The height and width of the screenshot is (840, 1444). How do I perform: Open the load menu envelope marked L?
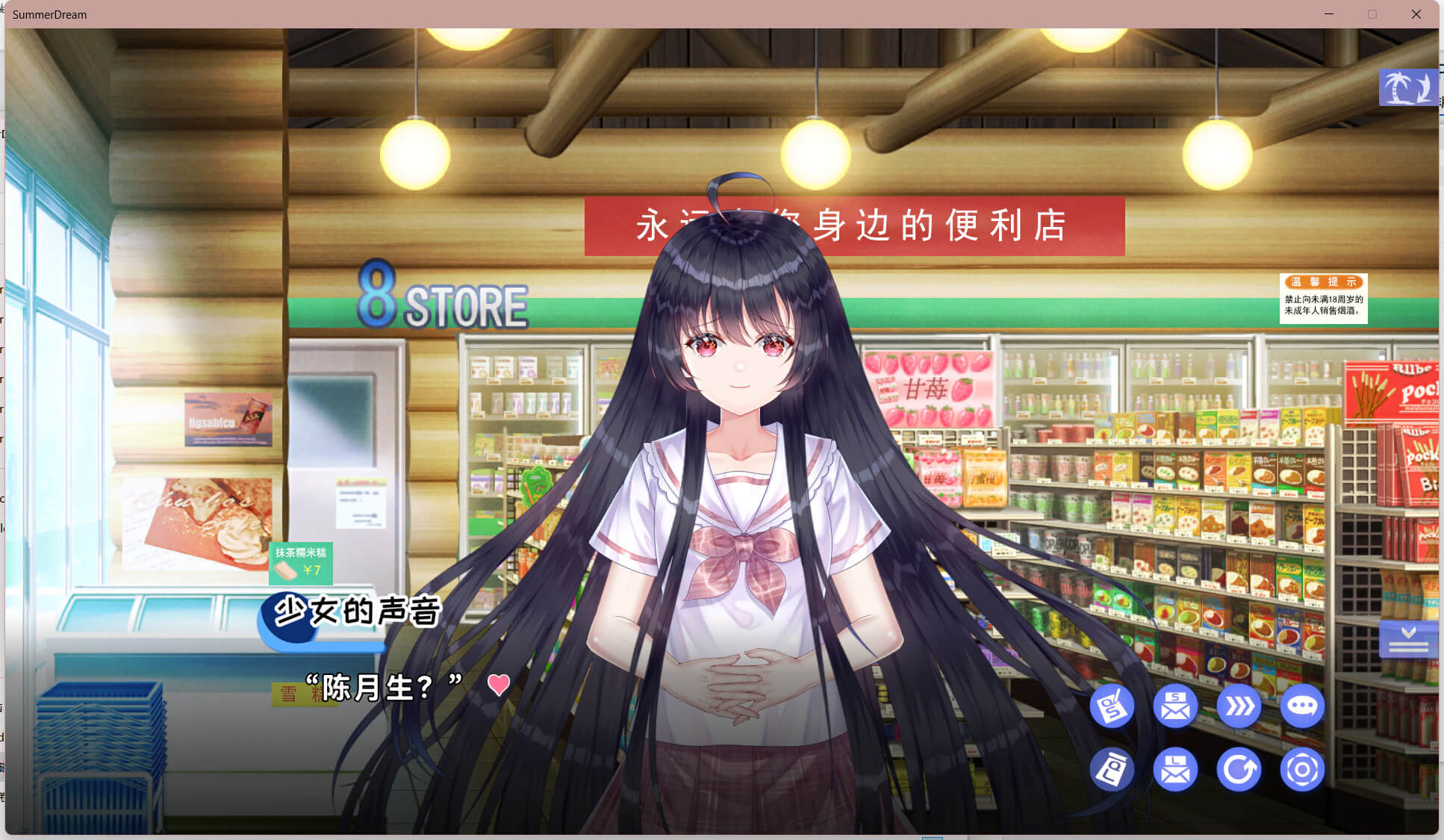point(1175,769)
